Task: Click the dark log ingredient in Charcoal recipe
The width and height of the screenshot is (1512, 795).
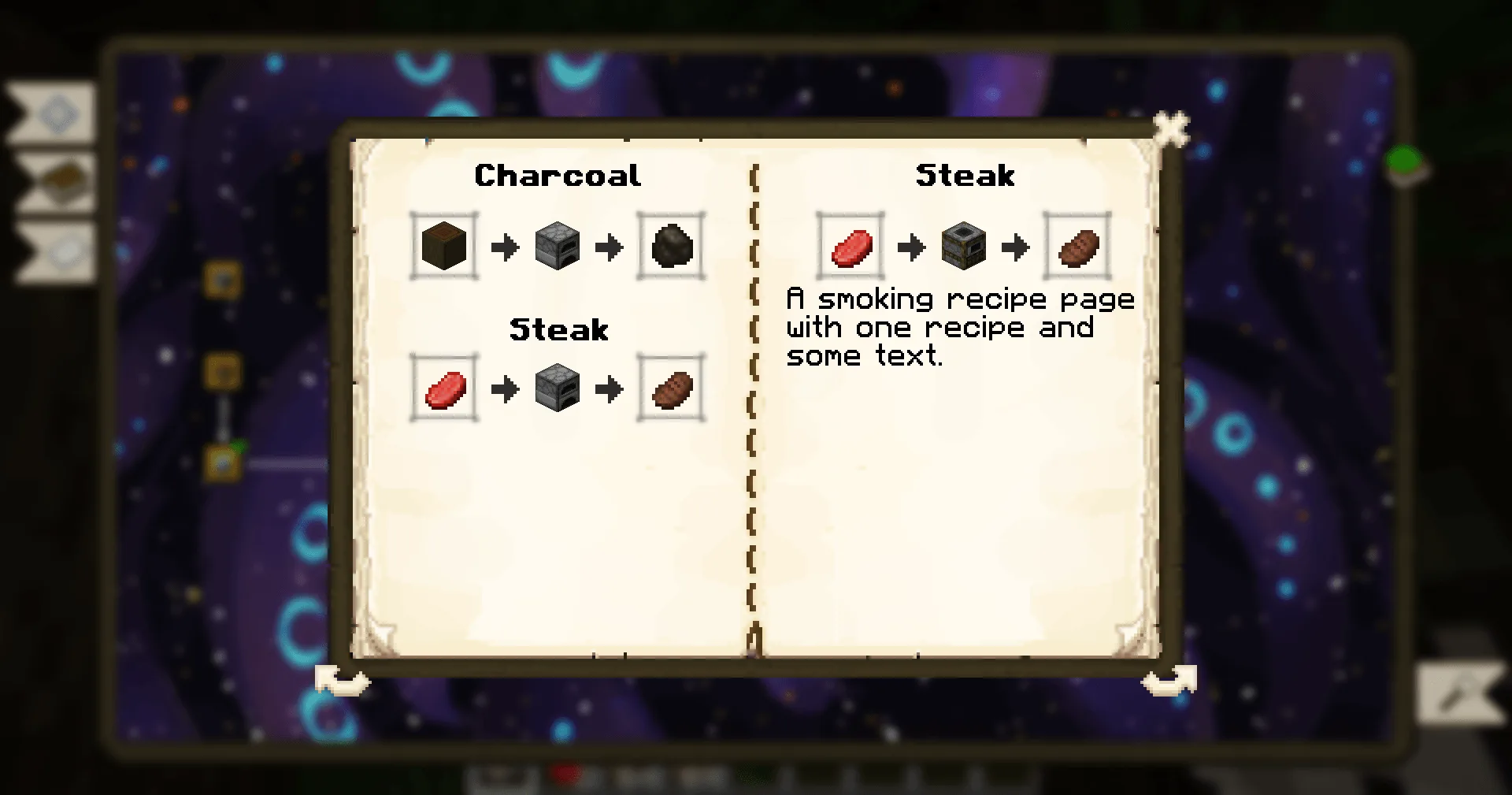Action: 443,247
